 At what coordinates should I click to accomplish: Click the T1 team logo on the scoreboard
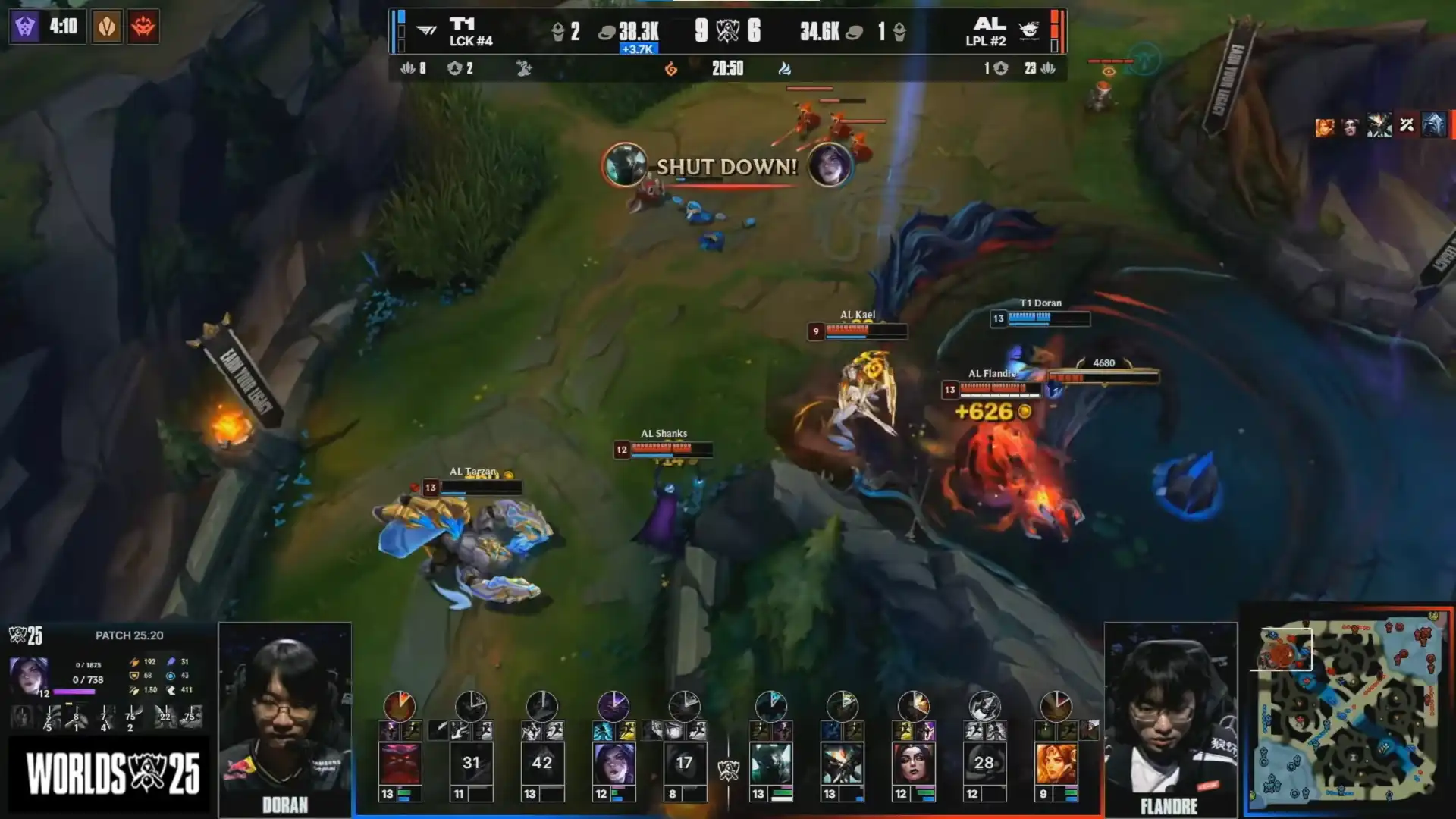click(427, 31)
